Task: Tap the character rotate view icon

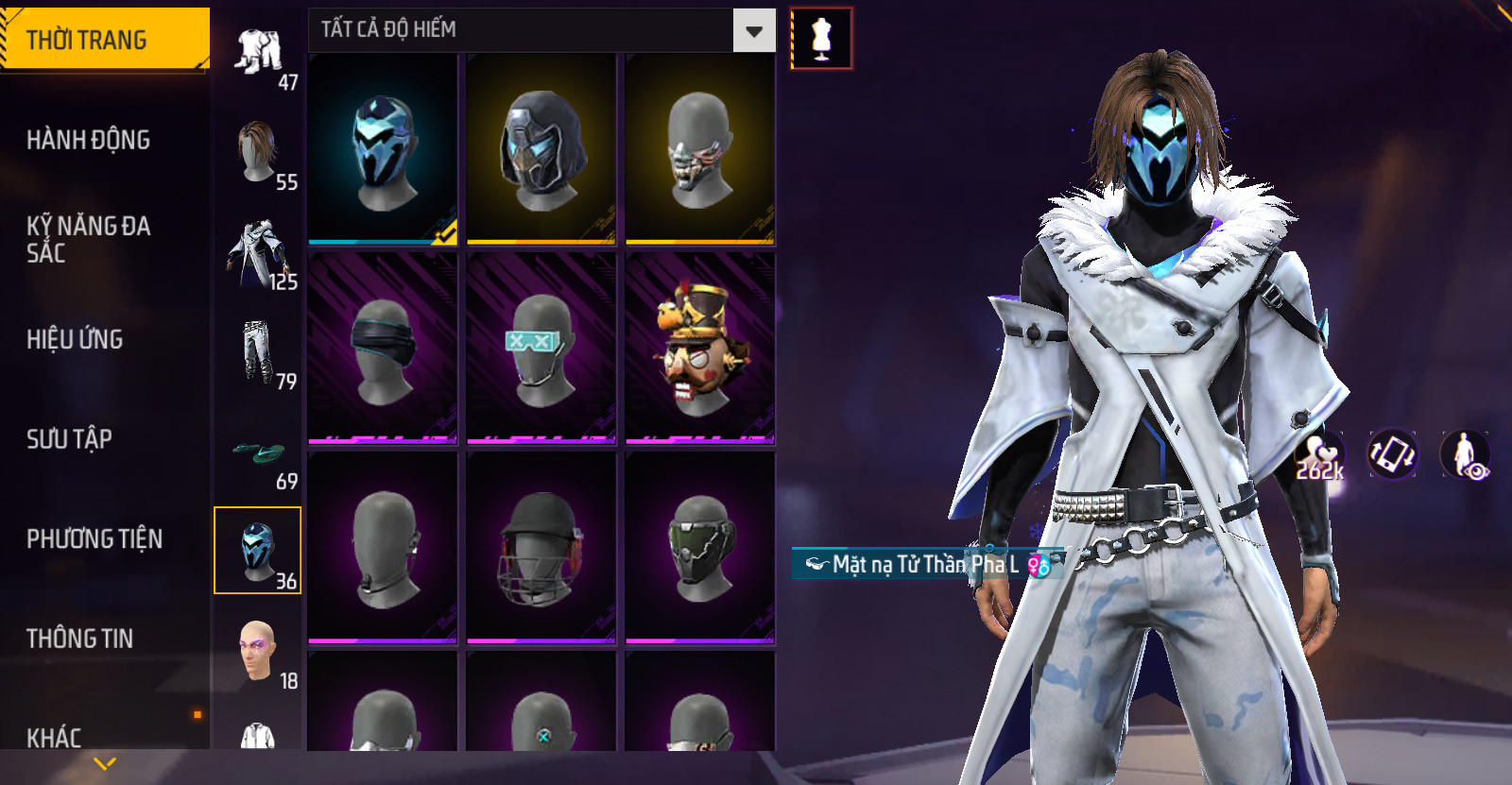Action: [x=1392, y=453]
